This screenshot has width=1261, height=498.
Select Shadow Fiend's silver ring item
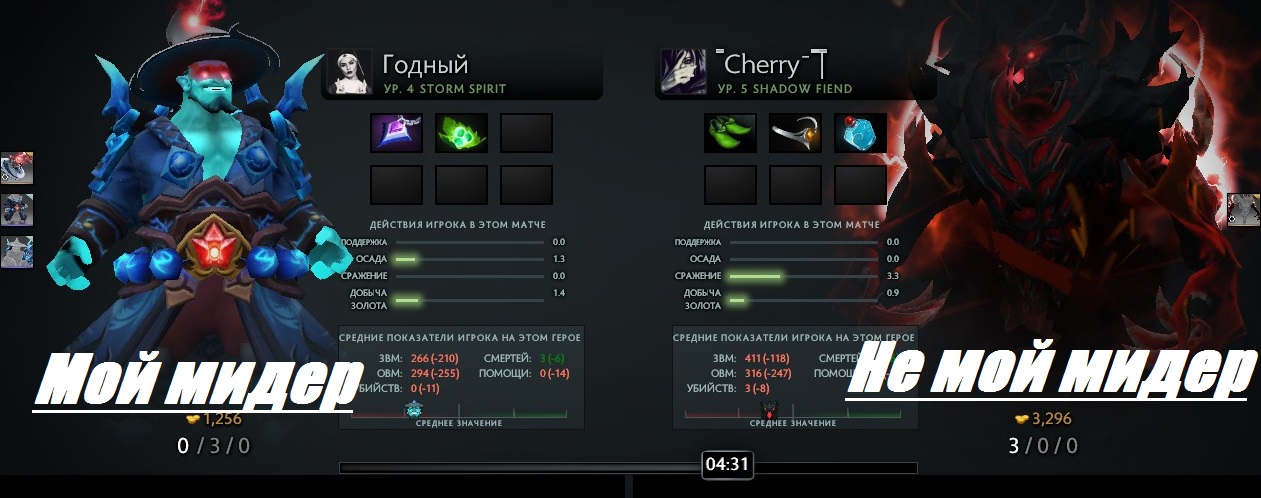(795, 133)
